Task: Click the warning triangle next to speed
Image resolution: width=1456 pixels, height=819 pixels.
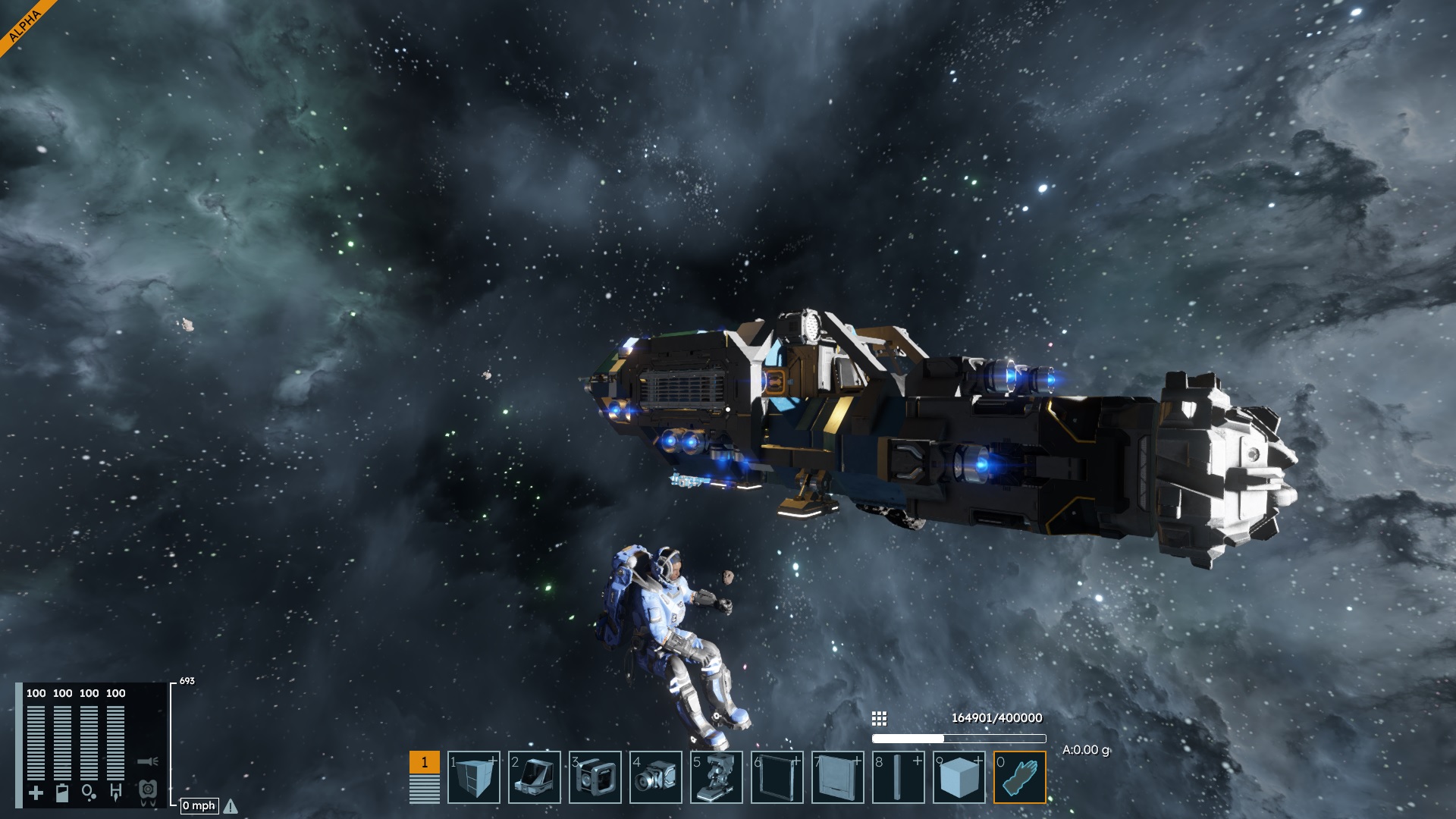Action: [x=231, y=806]
